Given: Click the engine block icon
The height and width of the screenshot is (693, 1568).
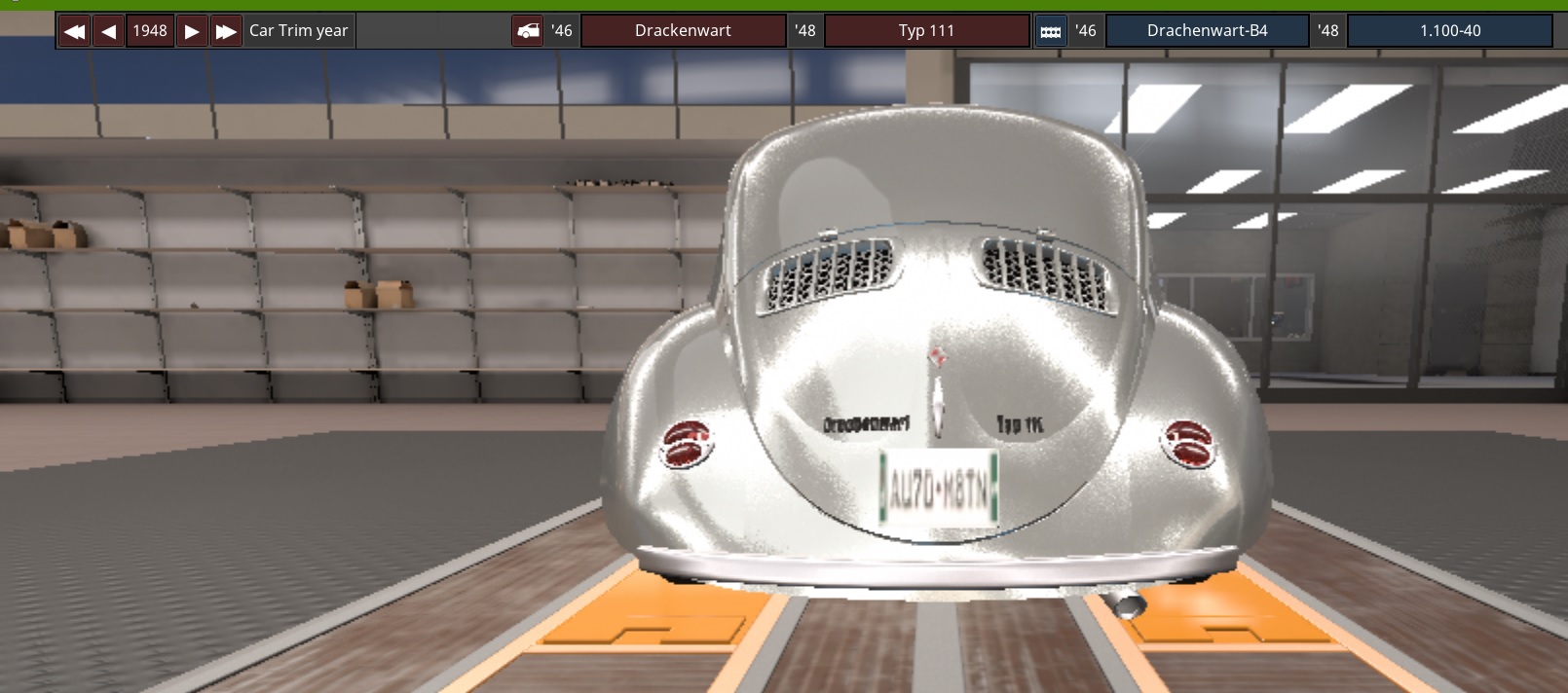Looking at the screenshot, I should 1051,31.
